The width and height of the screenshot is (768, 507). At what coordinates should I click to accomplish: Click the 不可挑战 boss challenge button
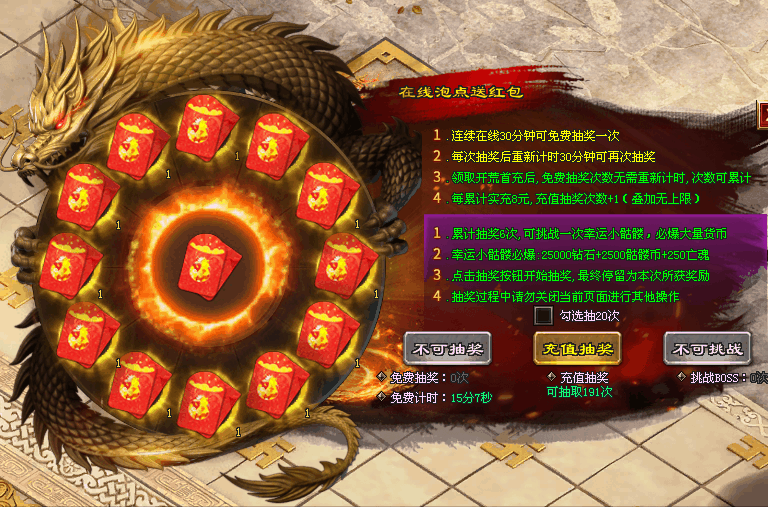pyautogui.click(x=706, y=349)
